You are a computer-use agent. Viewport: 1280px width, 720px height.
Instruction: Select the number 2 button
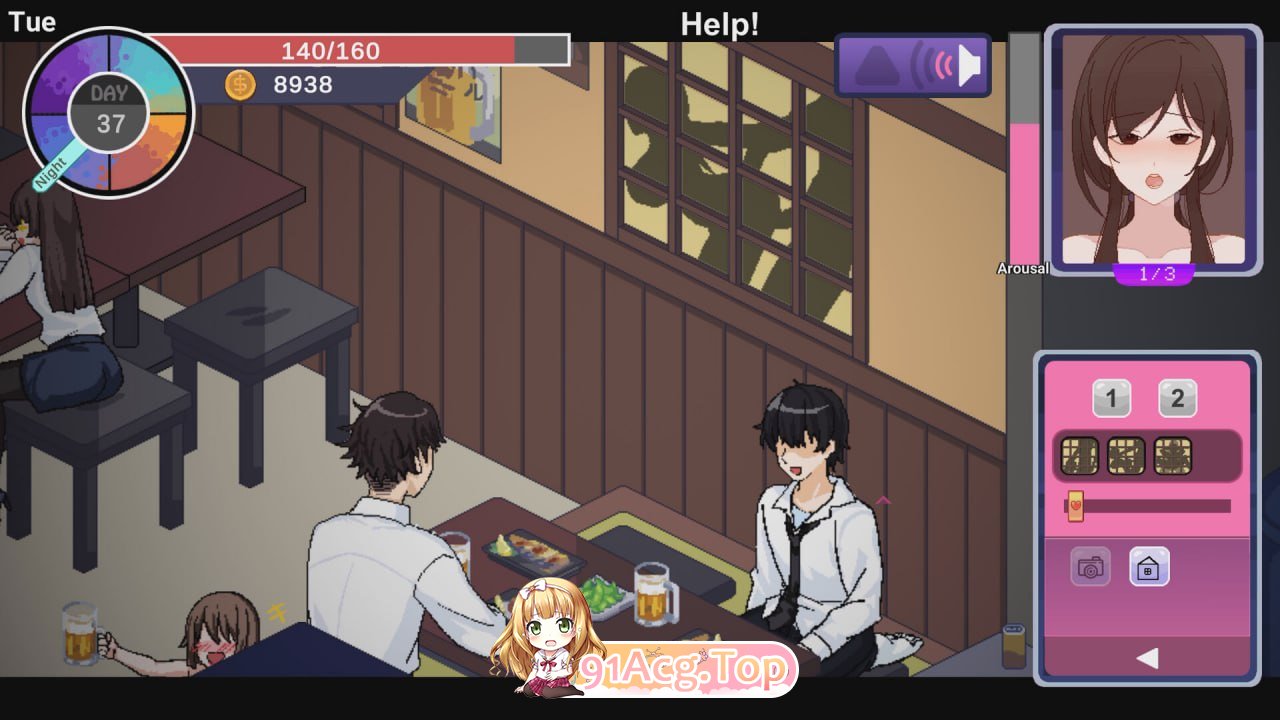click(1177, 400)
